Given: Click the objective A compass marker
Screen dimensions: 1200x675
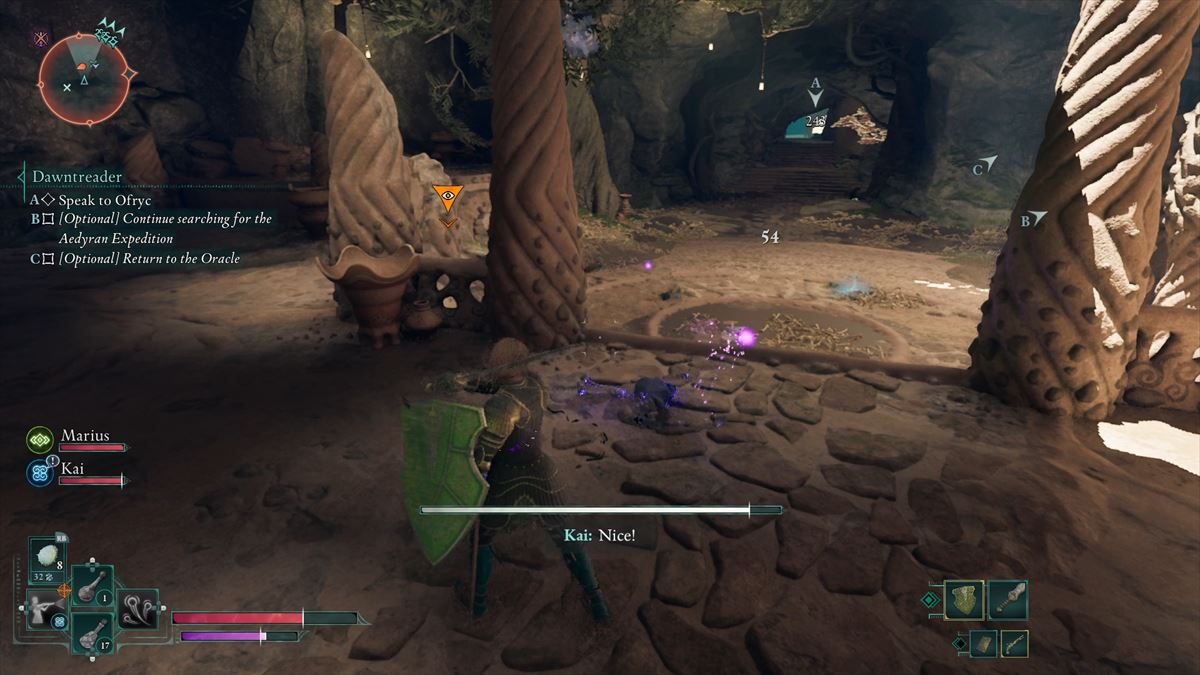Looking at the screenshot, I should 816,96.
